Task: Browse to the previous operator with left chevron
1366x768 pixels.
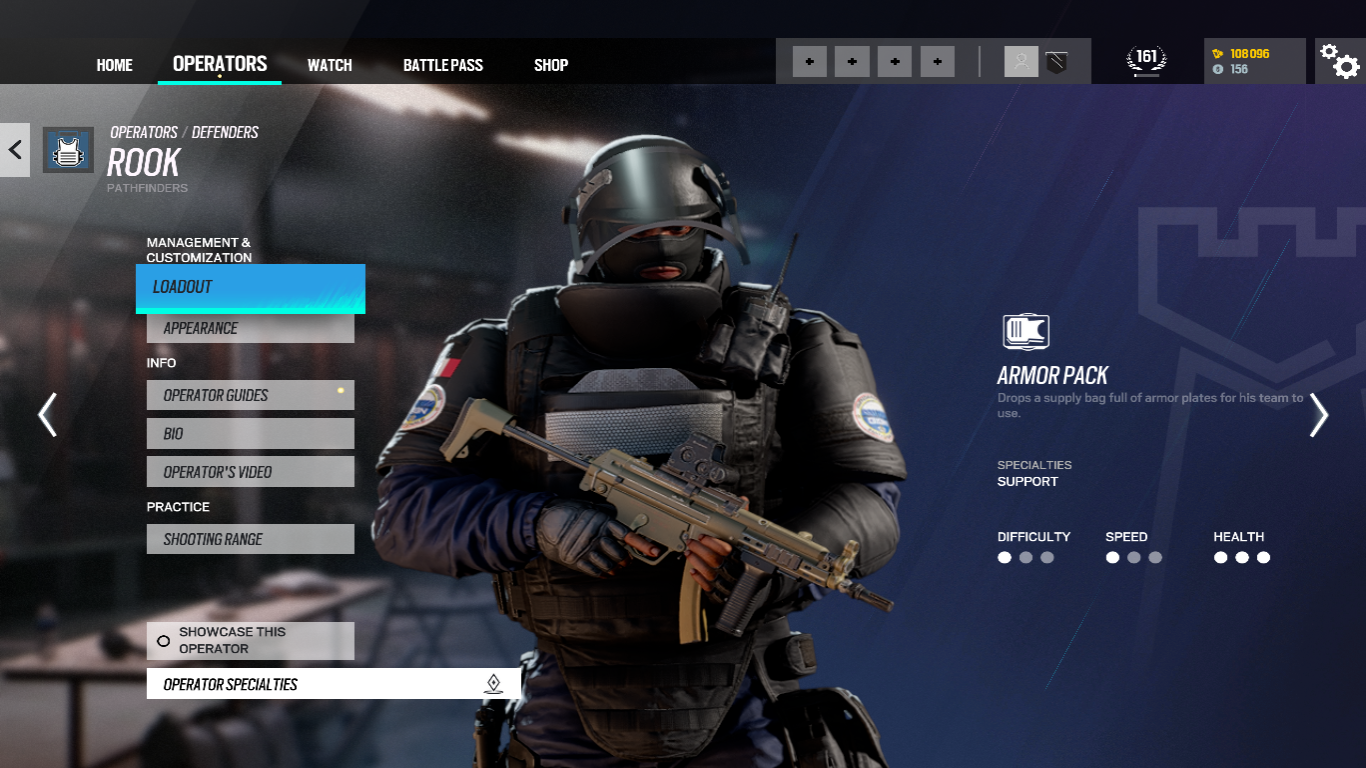Action: (x=47, y=414)
